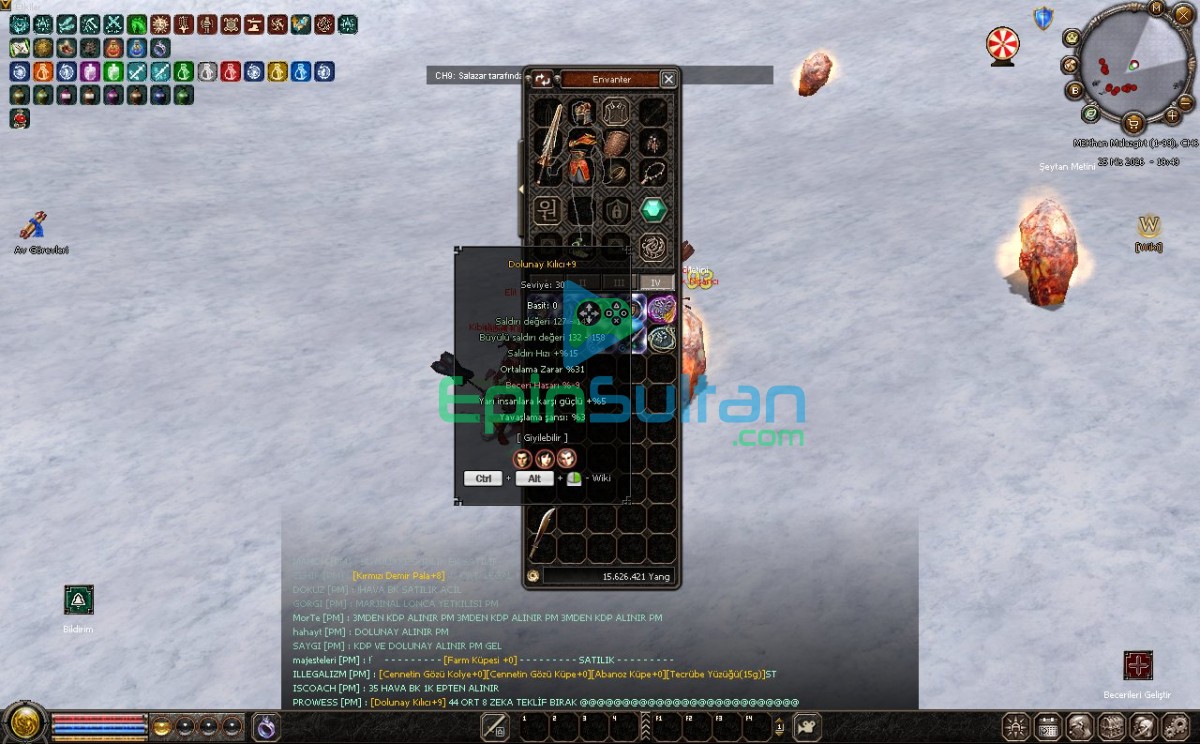Image resolution: width=1200 pixels, height=744 pixels.
Task: Click the B button beside minimap
Action: (1075, 90)
